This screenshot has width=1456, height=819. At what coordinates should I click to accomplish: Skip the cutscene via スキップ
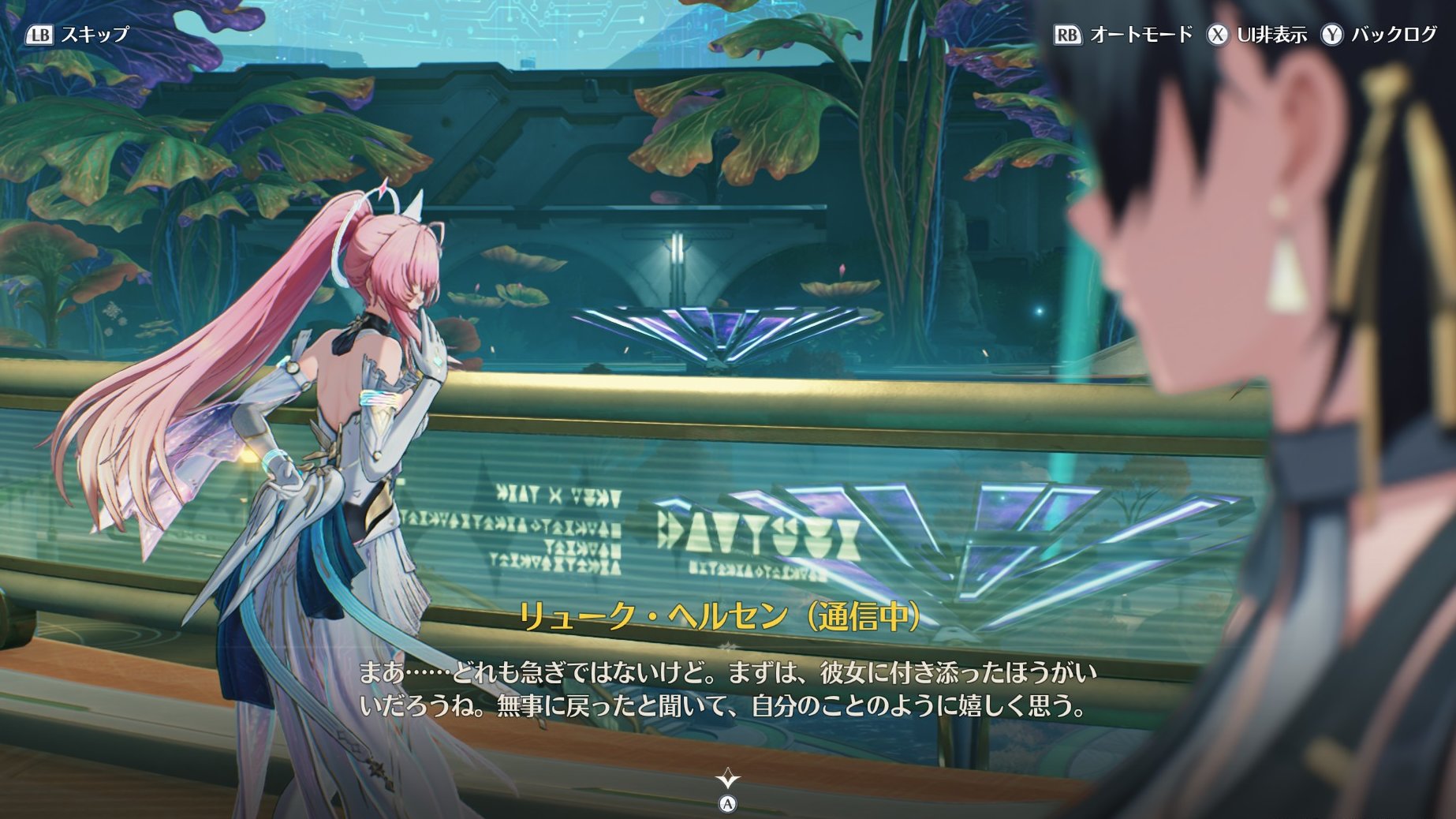point(77,35)
